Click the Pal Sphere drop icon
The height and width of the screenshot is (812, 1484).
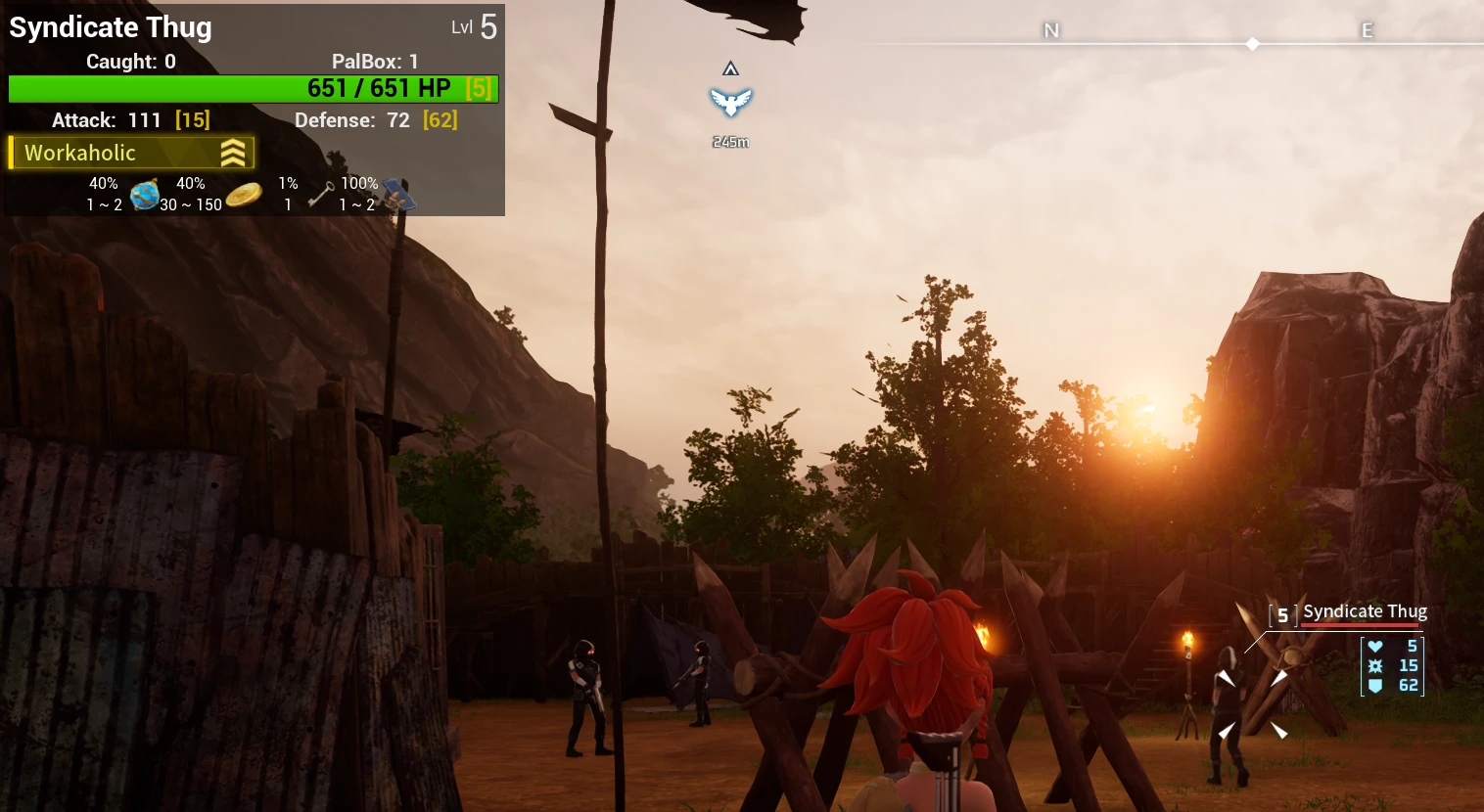pyautogui.click(x=145, y=195)
